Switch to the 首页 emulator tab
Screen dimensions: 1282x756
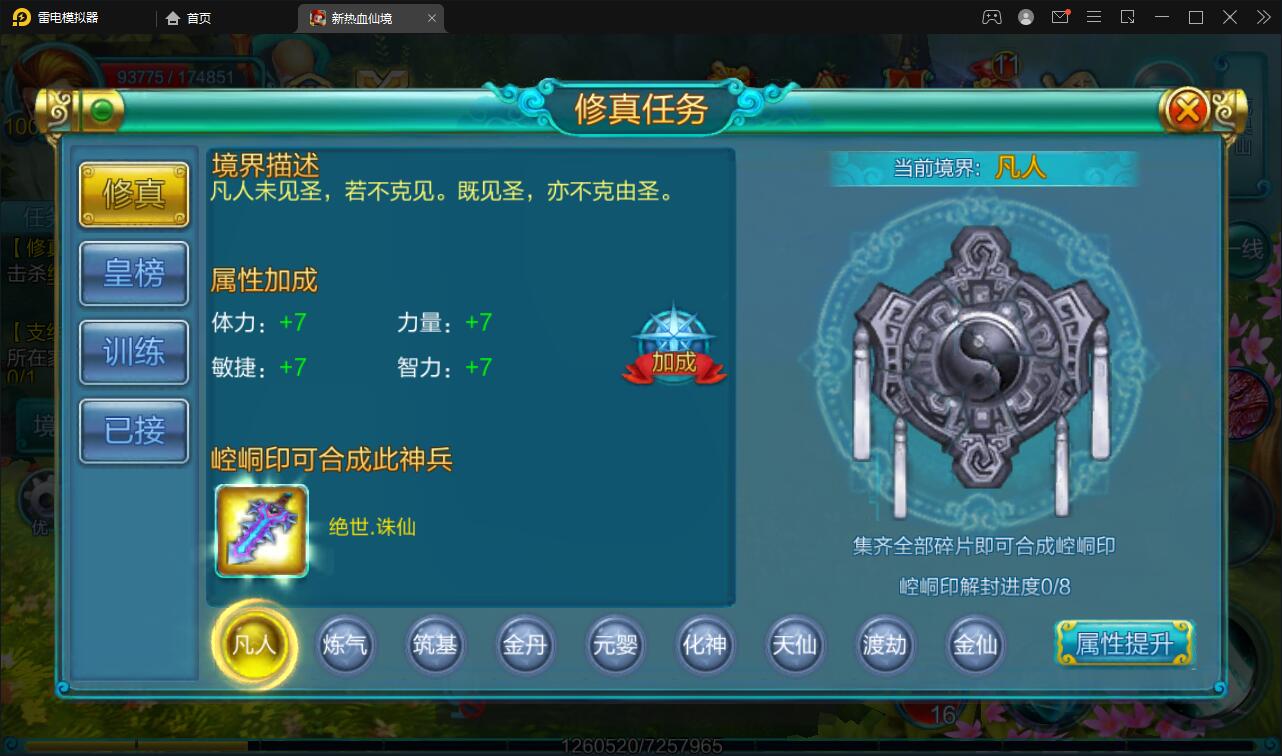[x=188, y=17]
